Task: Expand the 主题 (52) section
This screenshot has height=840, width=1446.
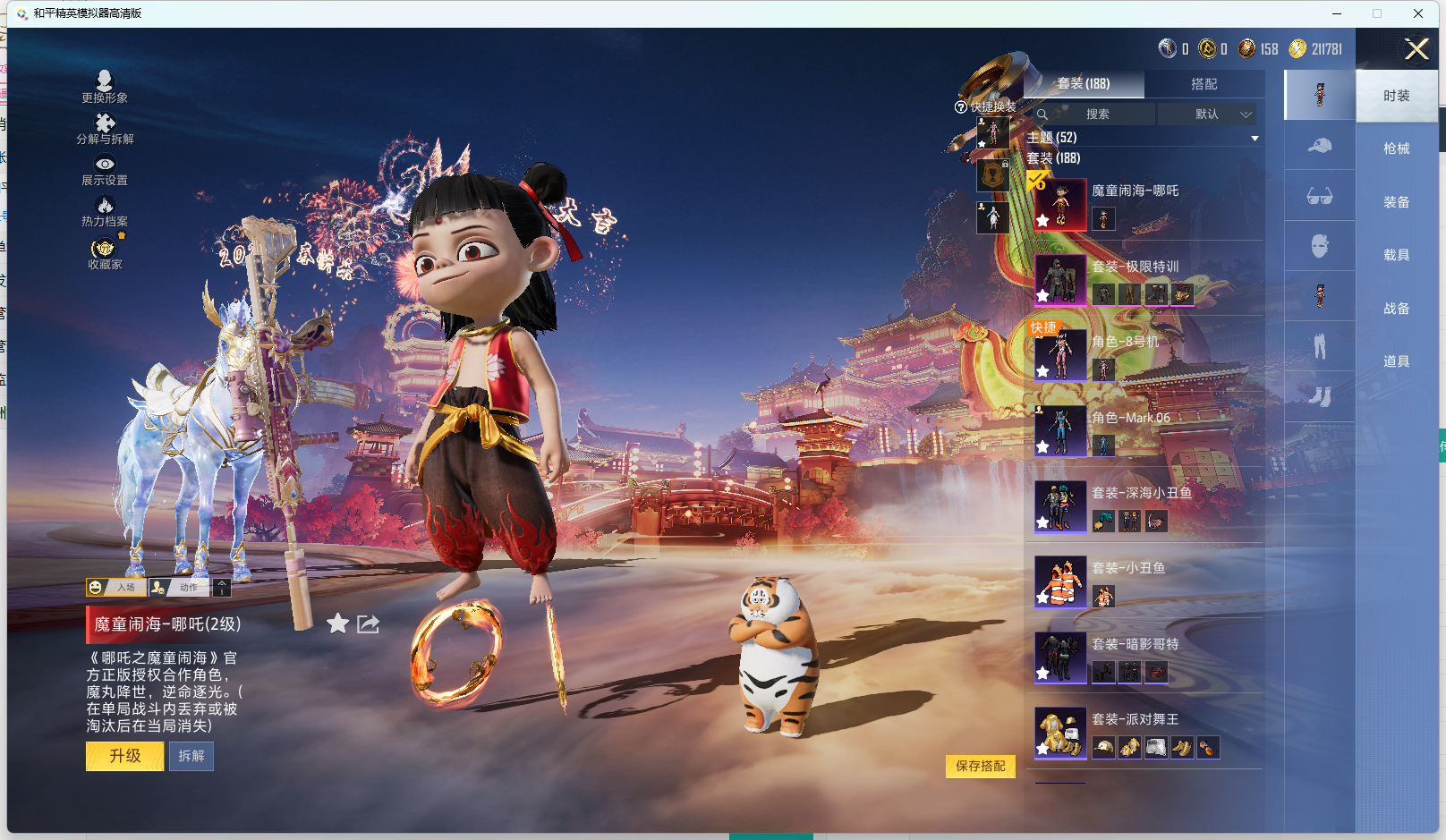Action: tap(1255, 138)
